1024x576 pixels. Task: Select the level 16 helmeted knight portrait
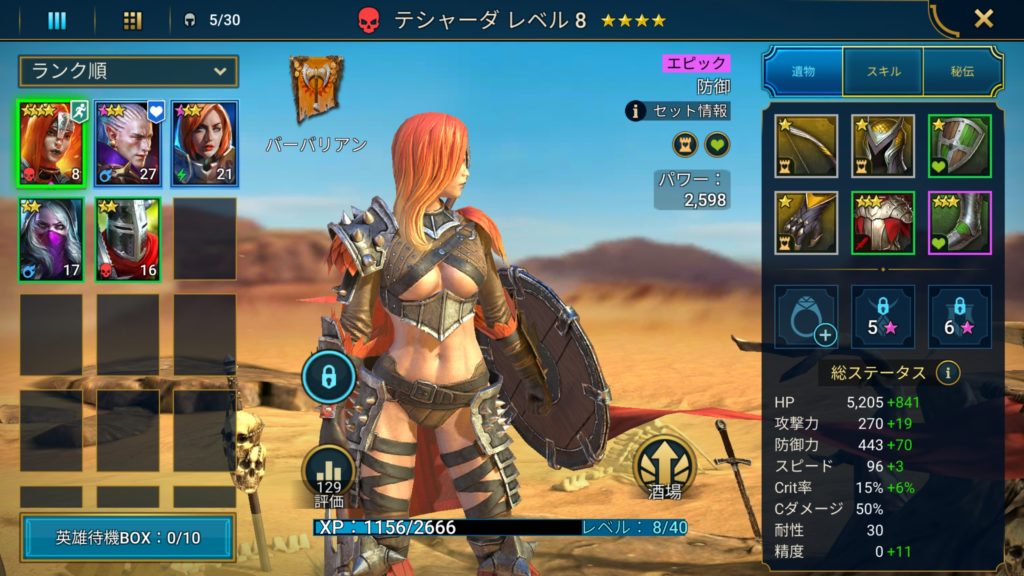pyautogui.click(x=127, y=238)
